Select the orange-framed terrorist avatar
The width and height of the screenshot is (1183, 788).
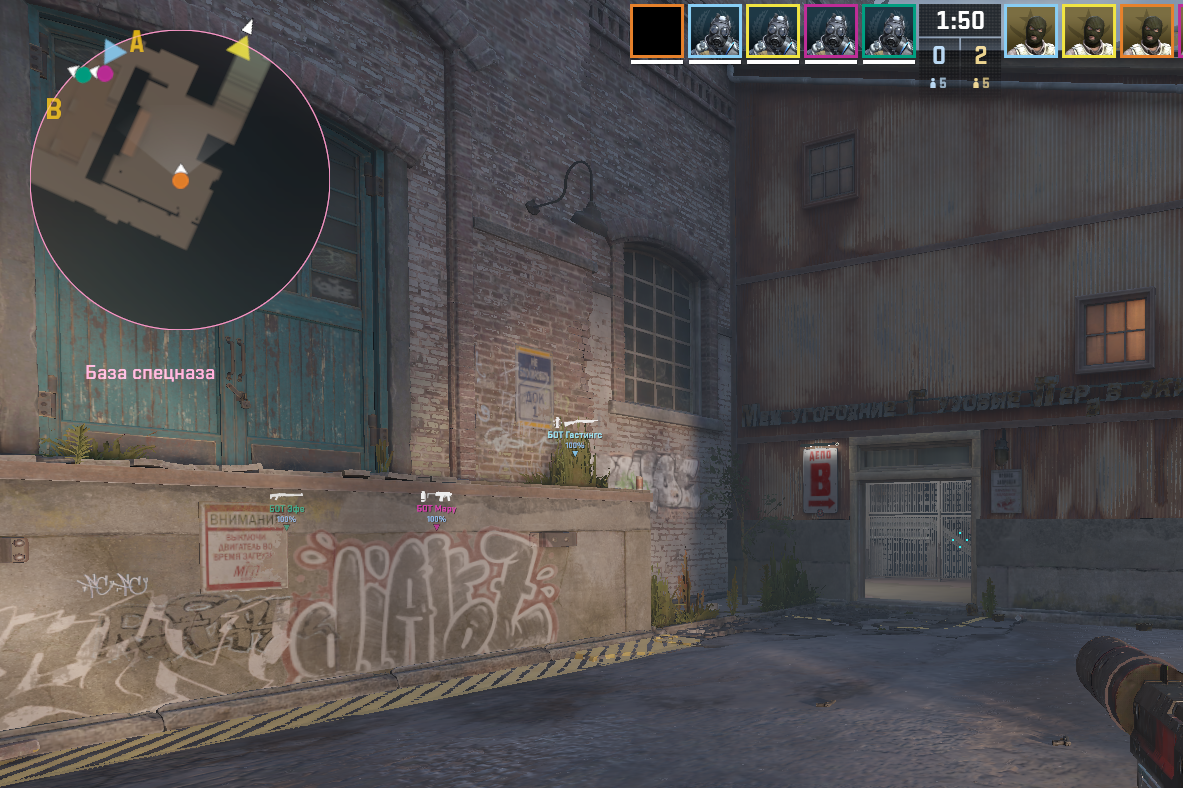pyautogui.click(x=1147, y=31)
